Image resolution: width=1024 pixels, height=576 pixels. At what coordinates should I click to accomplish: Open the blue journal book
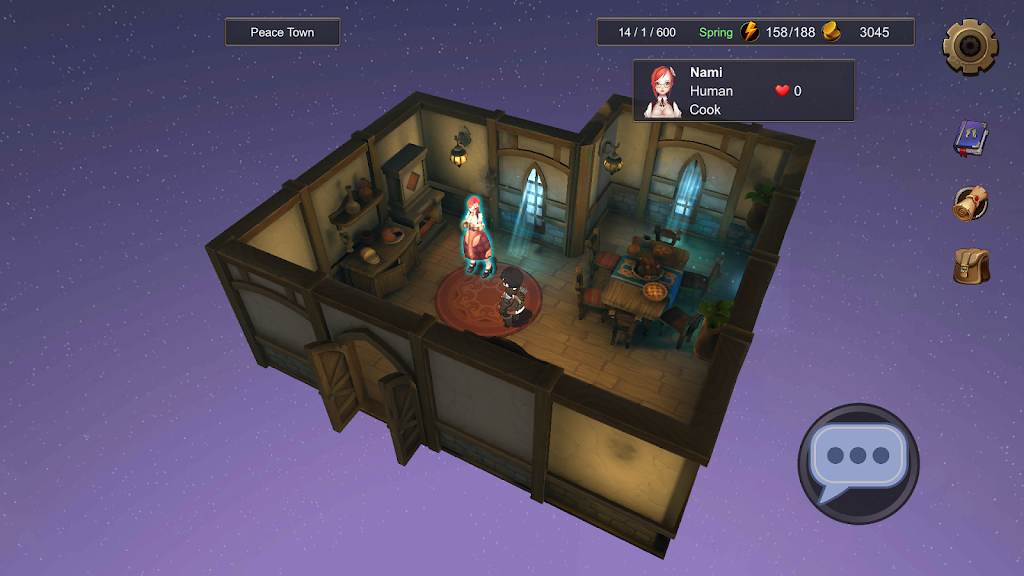click(x=969, y=138)
